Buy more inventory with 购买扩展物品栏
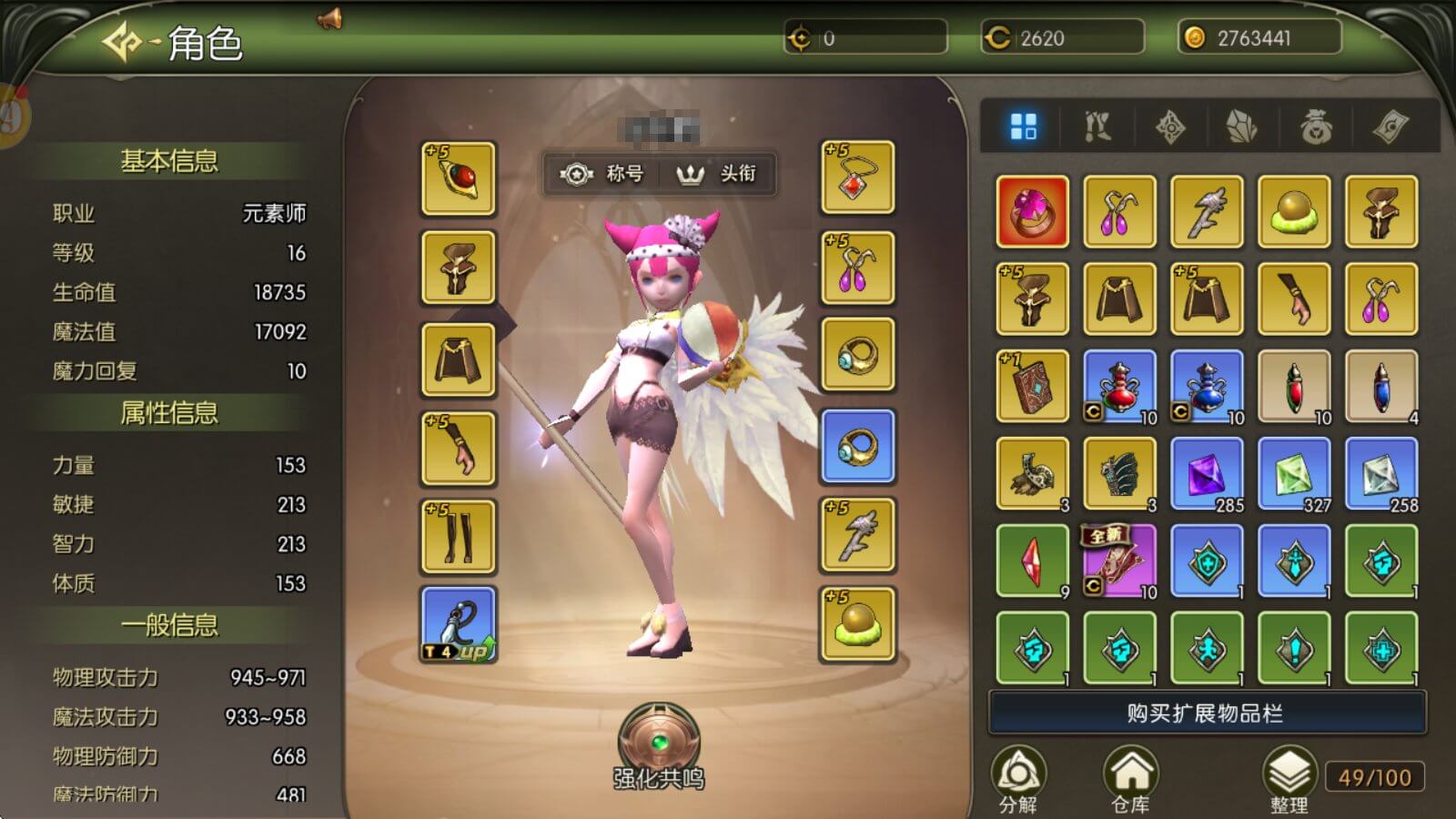Image resolution: width=1456 pixels, height=819 pixels. 1207,713
